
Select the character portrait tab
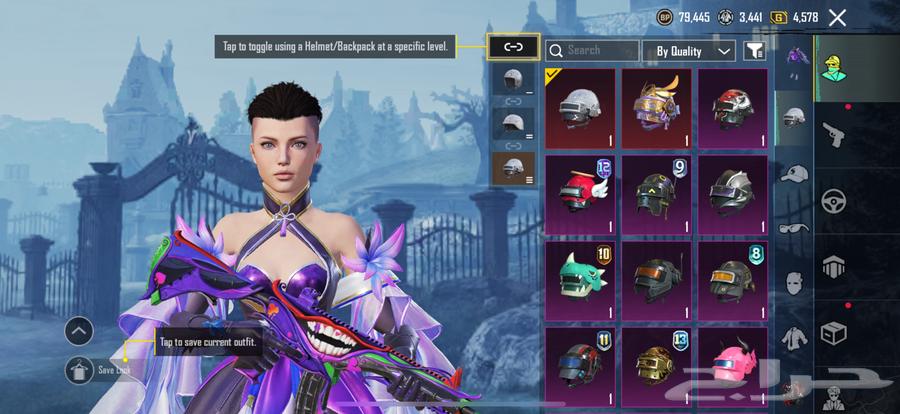(831, 68)
